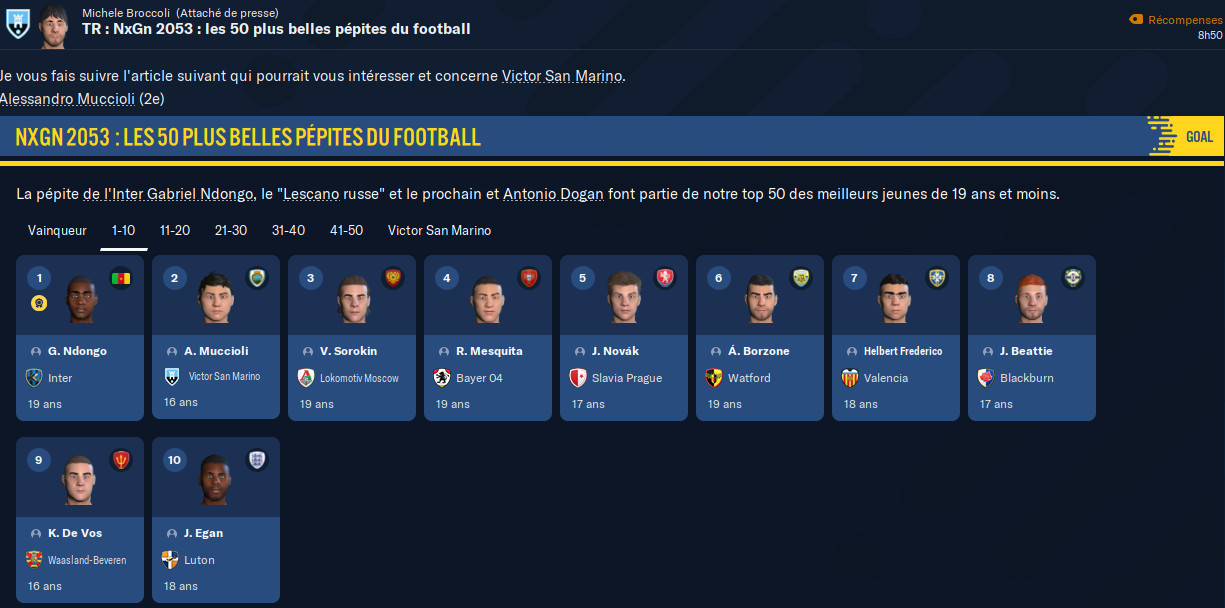1225x608 pixels.
Task: Select the 31-40 ranking tab
Action: [x=288, y=231]
